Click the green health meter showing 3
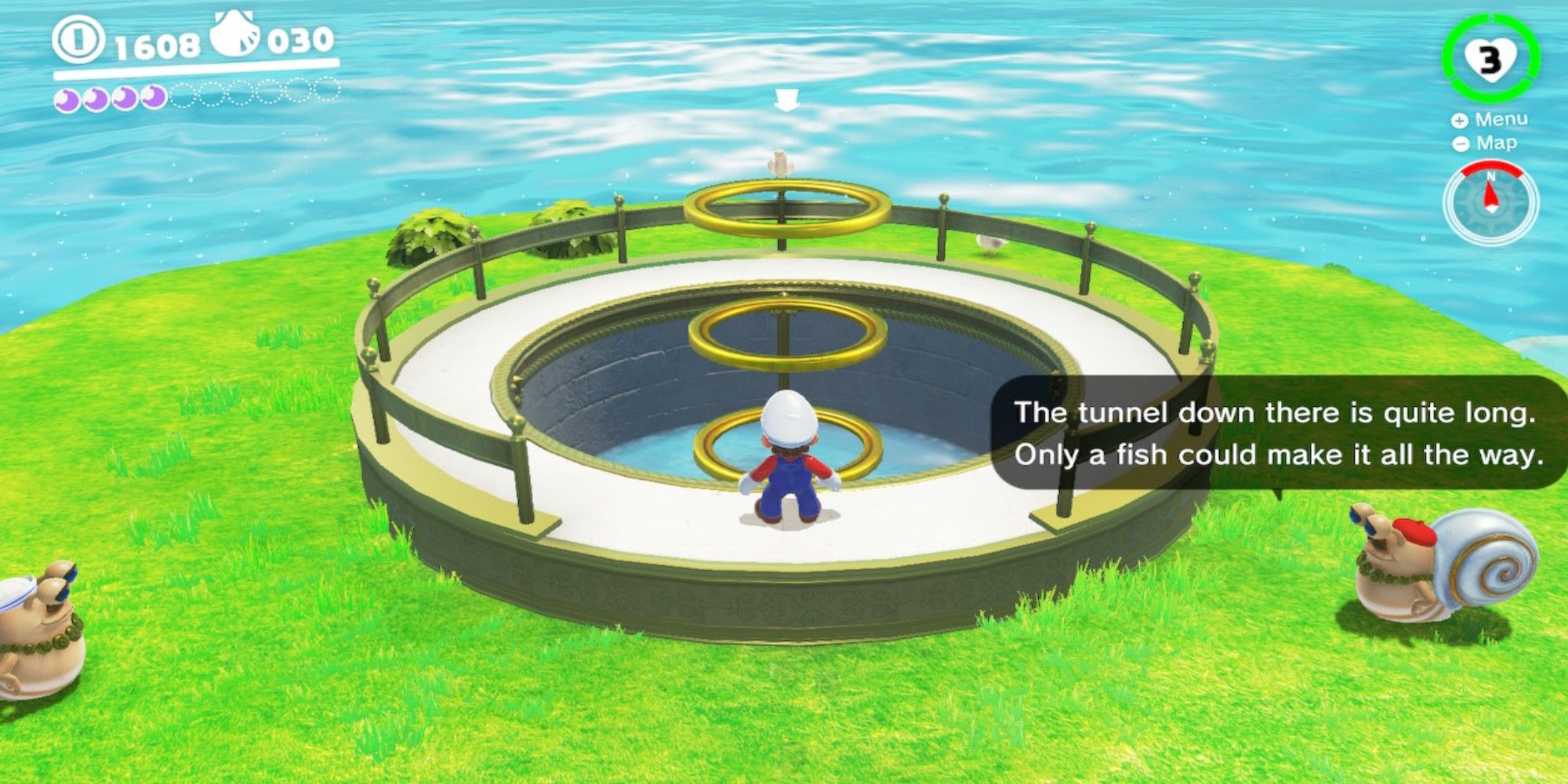 [x=1492, y=56]
